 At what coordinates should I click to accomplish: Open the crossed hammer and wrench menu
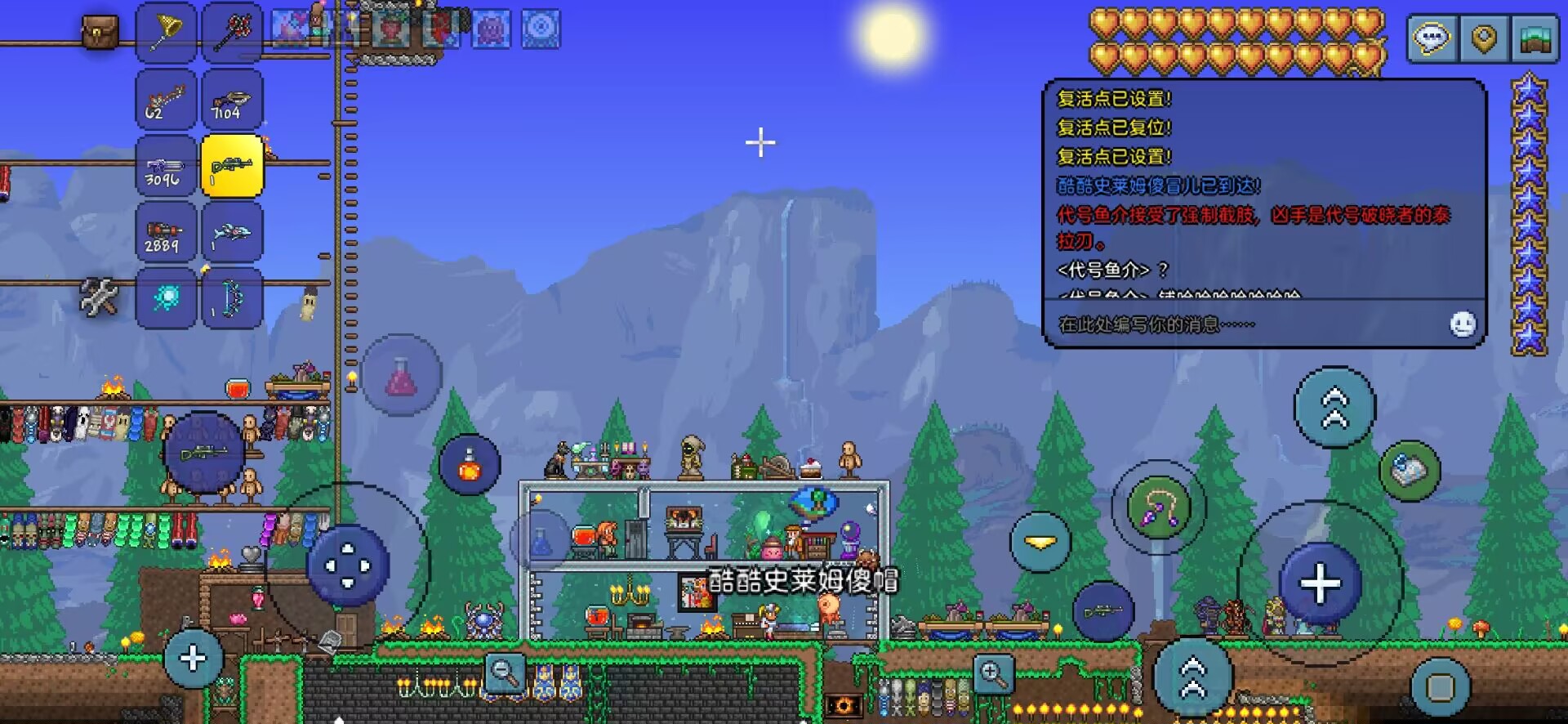[99, 297]
